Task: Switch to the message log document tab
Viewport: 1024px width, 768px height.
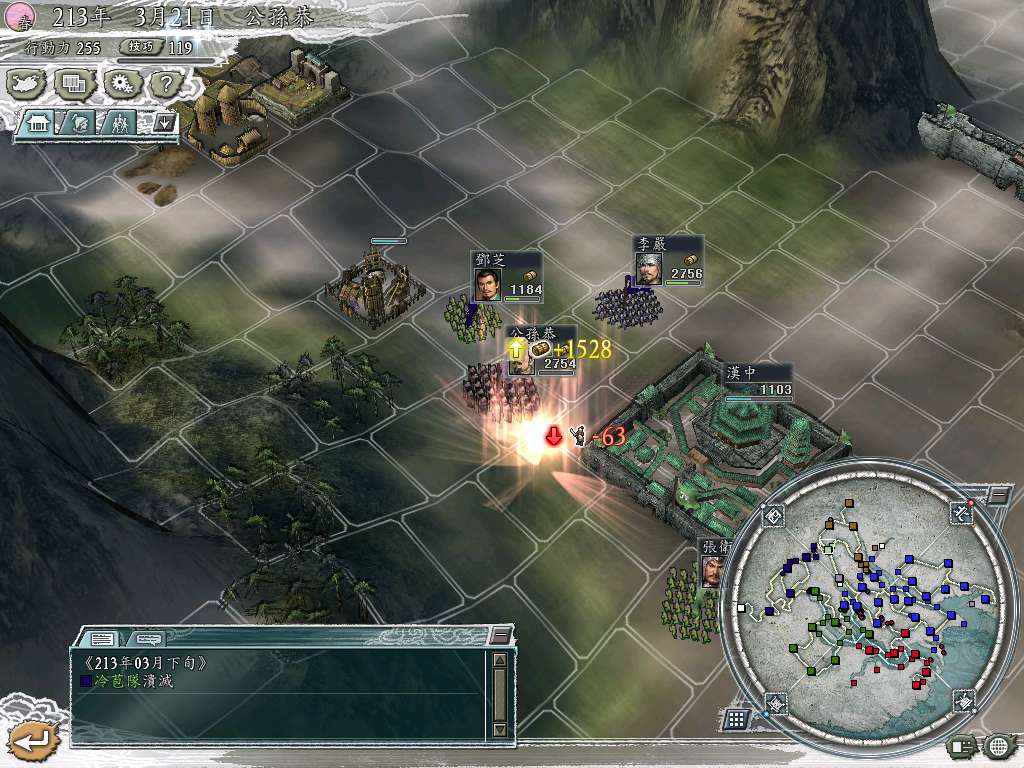Action: [102, 637]
